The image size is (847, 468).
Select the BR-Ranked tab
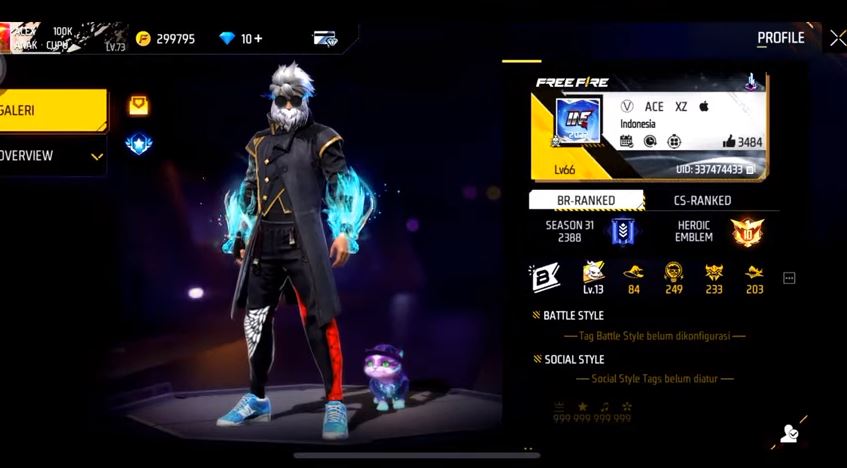click(585, 200)
